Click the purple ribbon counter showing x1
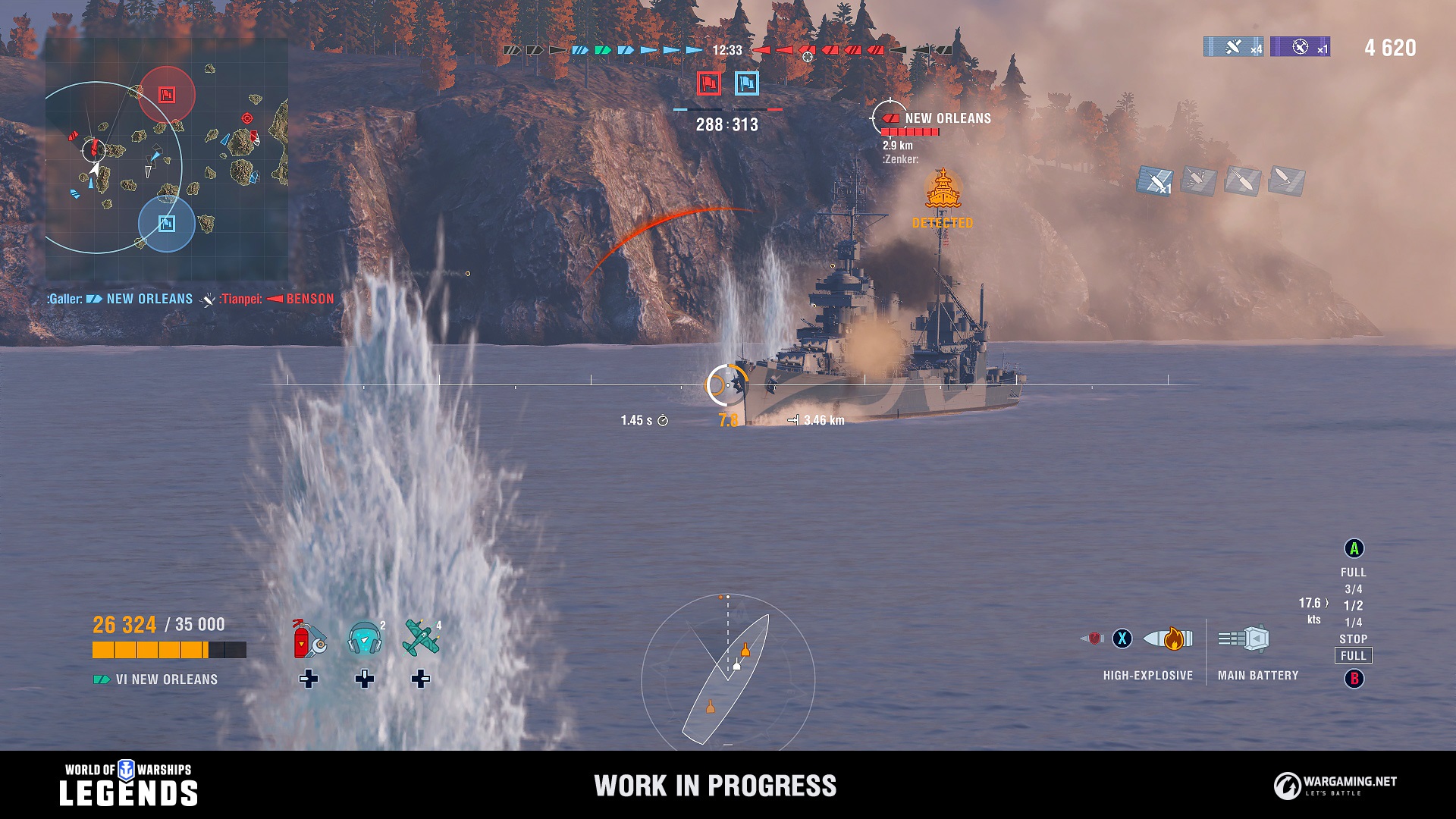Viewport: 1456px width, 819px height. pyautogui.click(x=1300, y=47)
